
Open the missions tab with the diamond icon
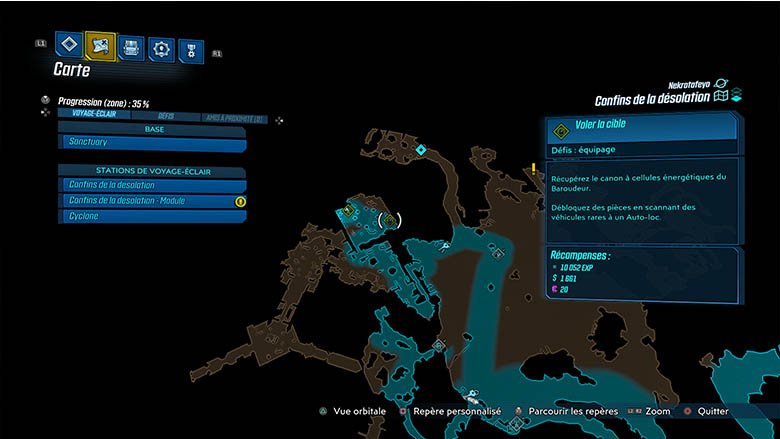pyautogui.click(x=69, y=45)
